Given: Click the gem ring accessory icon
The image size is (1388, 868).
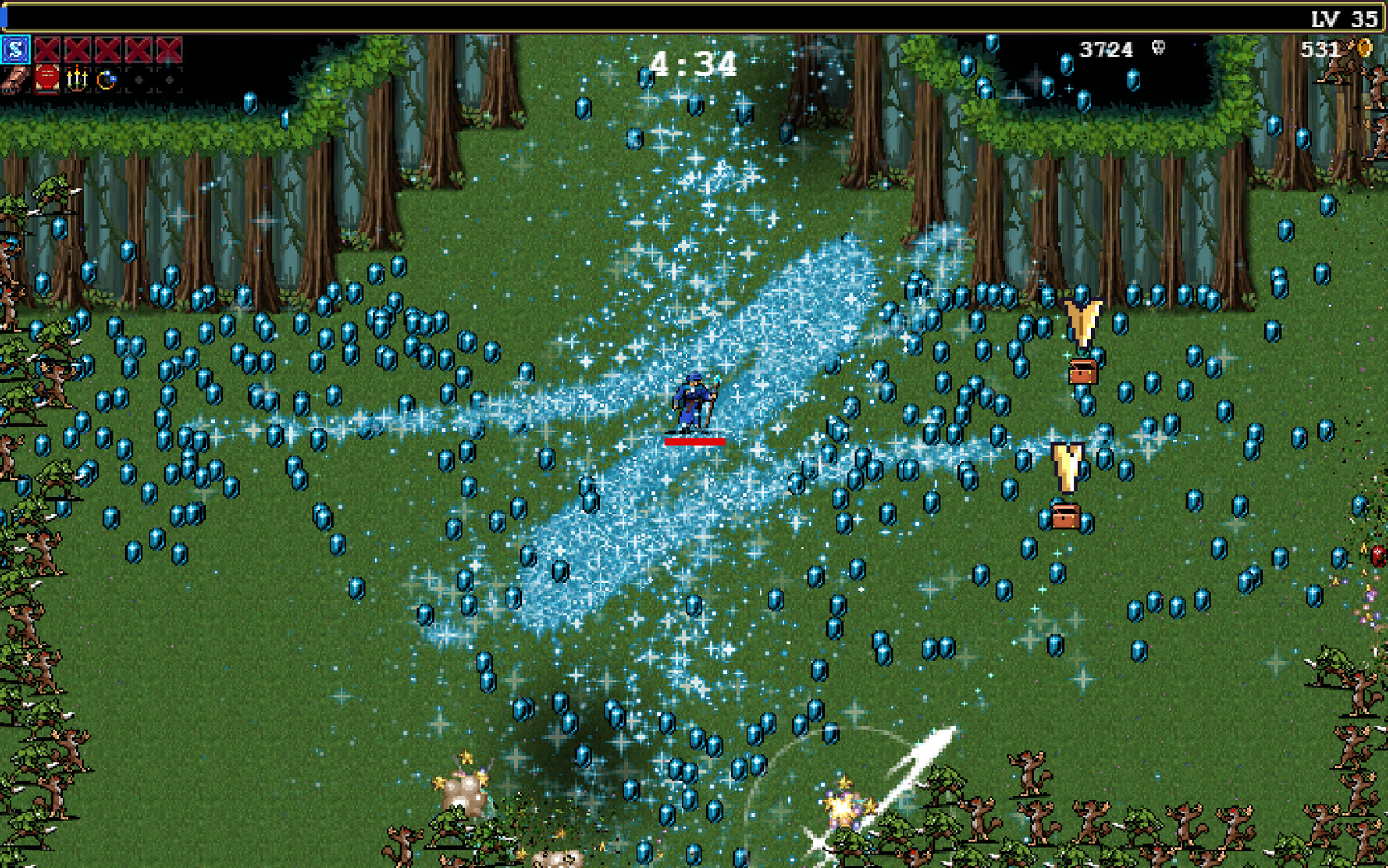Looking at the screenshot, I should (x=106, y=82).
